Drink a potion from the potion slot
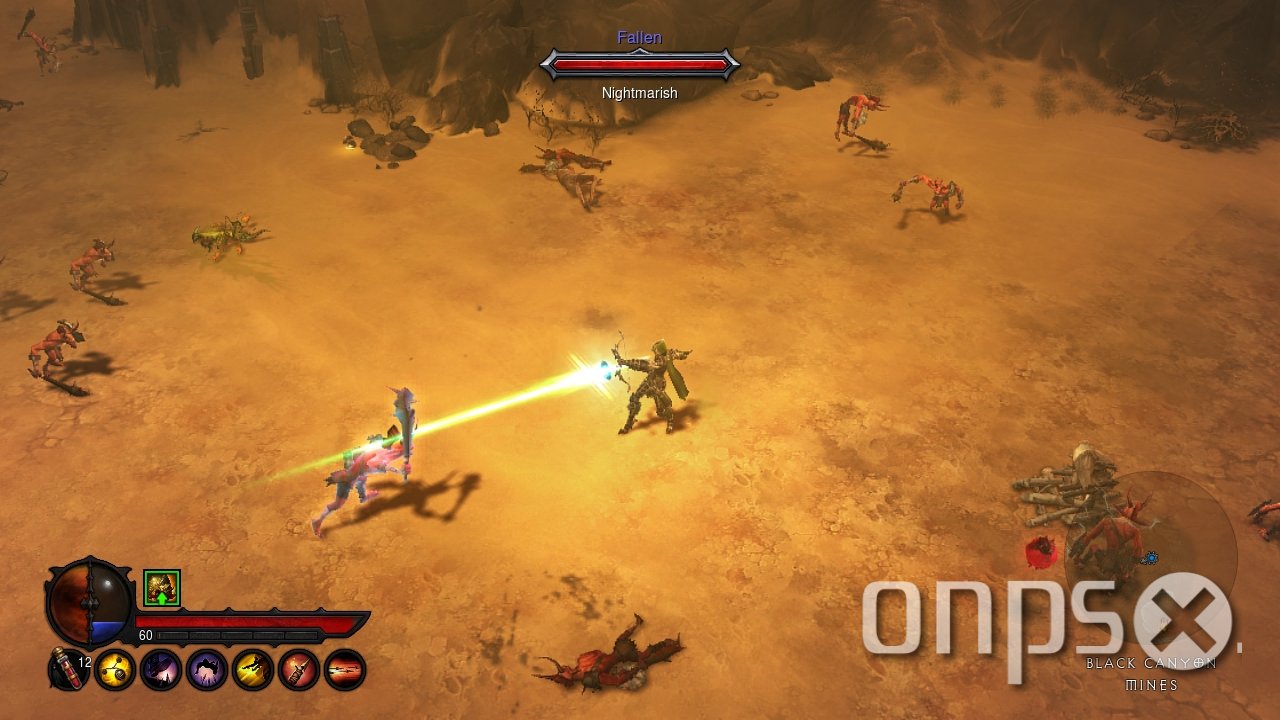The image size is (1280, 720). (x=69, y=670)
